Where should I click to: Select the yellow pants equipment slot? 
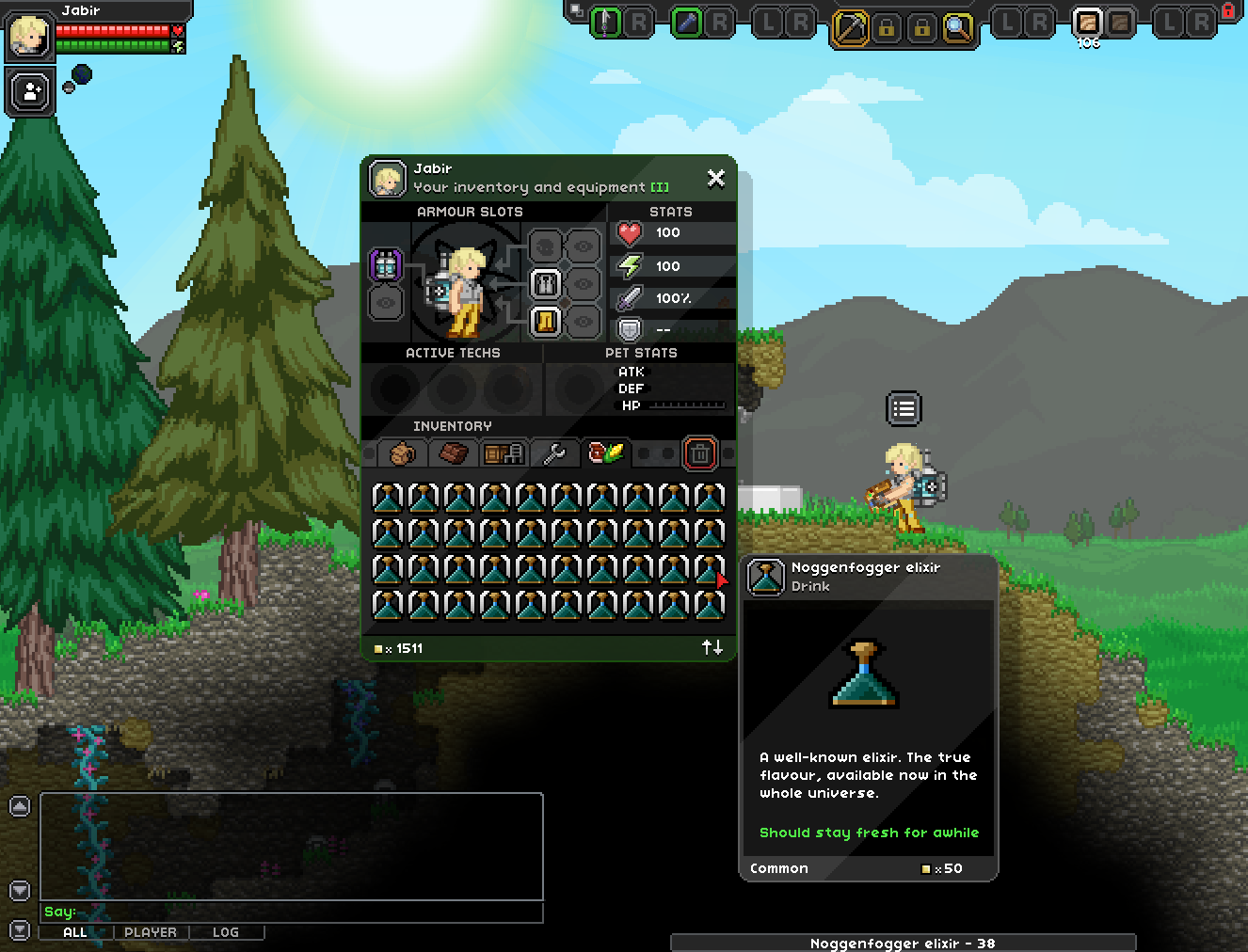(547, 322)
